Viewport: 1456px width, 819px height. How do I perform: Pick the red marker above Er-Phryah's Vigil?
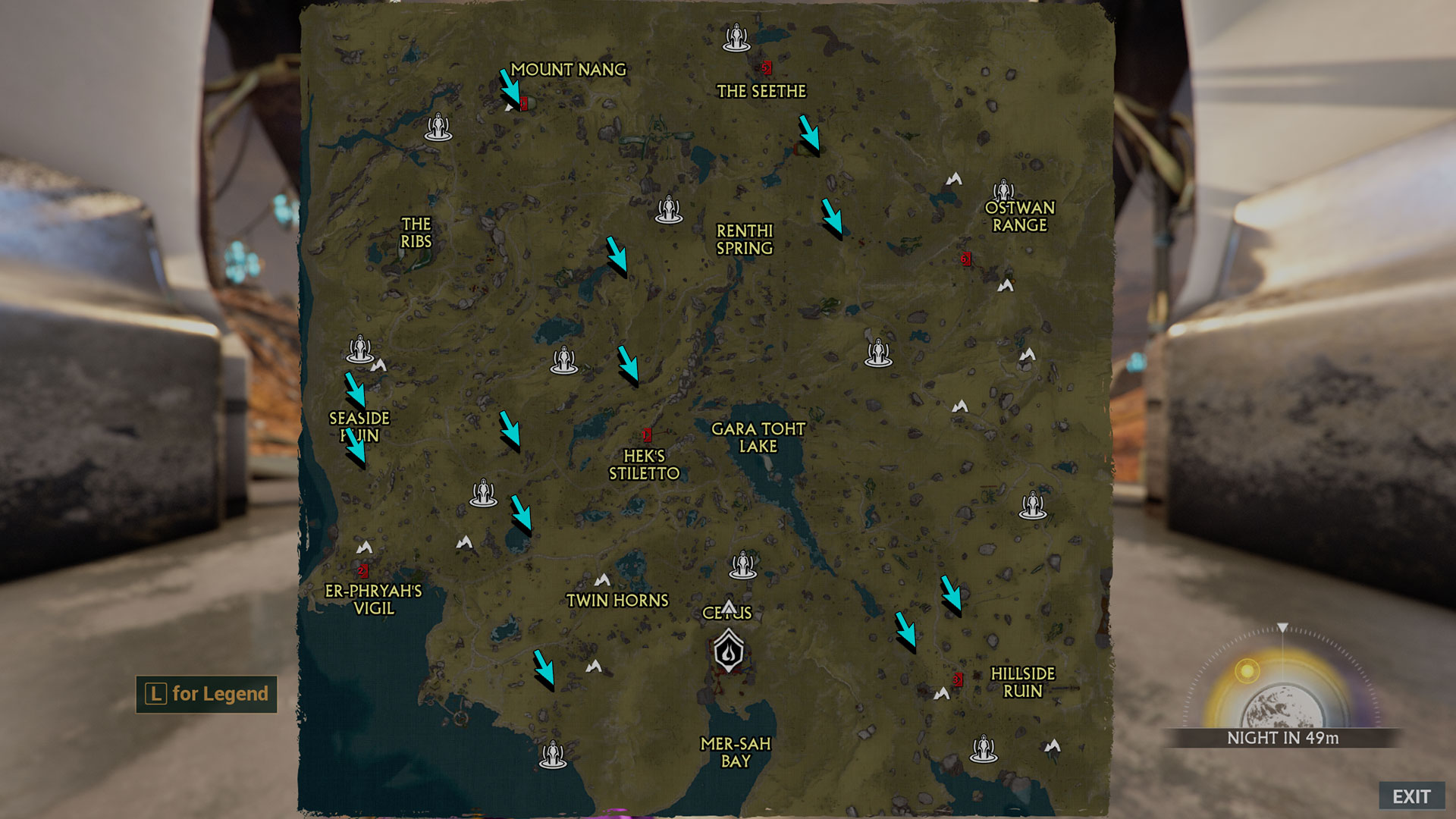(x=362, y=570)
